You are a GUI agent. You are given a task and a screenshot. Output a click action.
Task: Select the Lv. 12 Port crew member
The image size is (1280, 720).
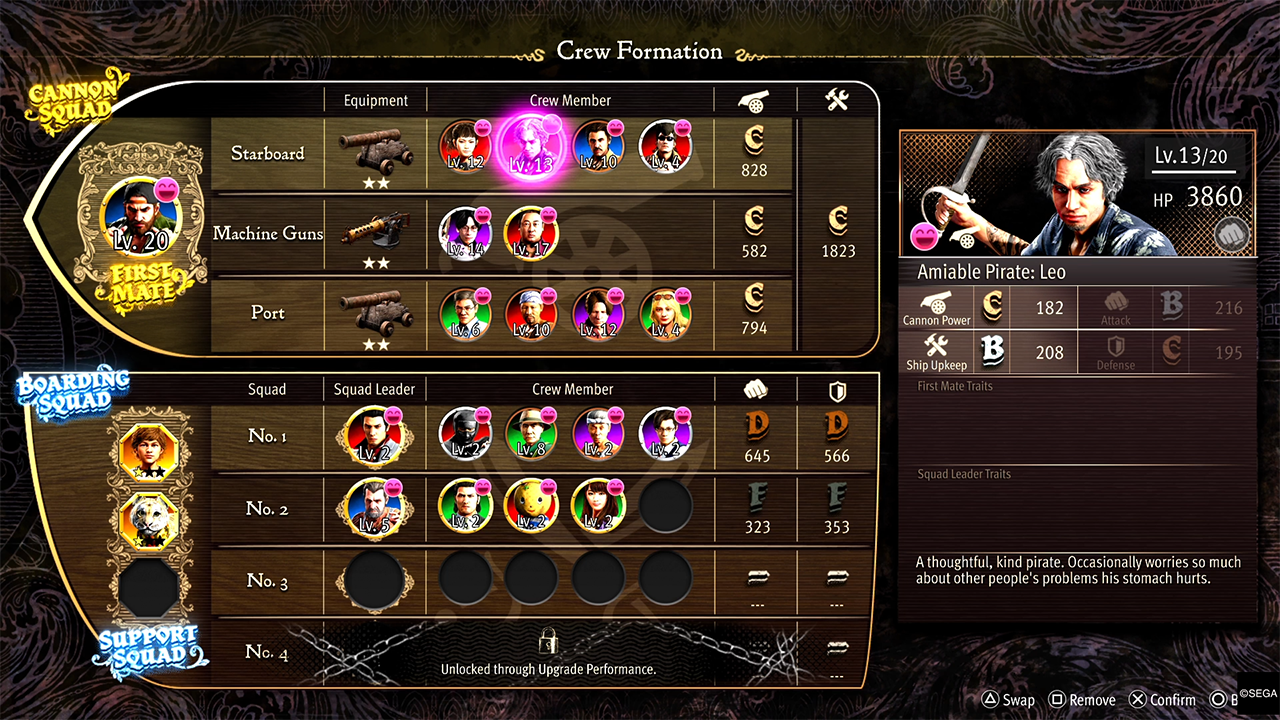pos(598,314)
